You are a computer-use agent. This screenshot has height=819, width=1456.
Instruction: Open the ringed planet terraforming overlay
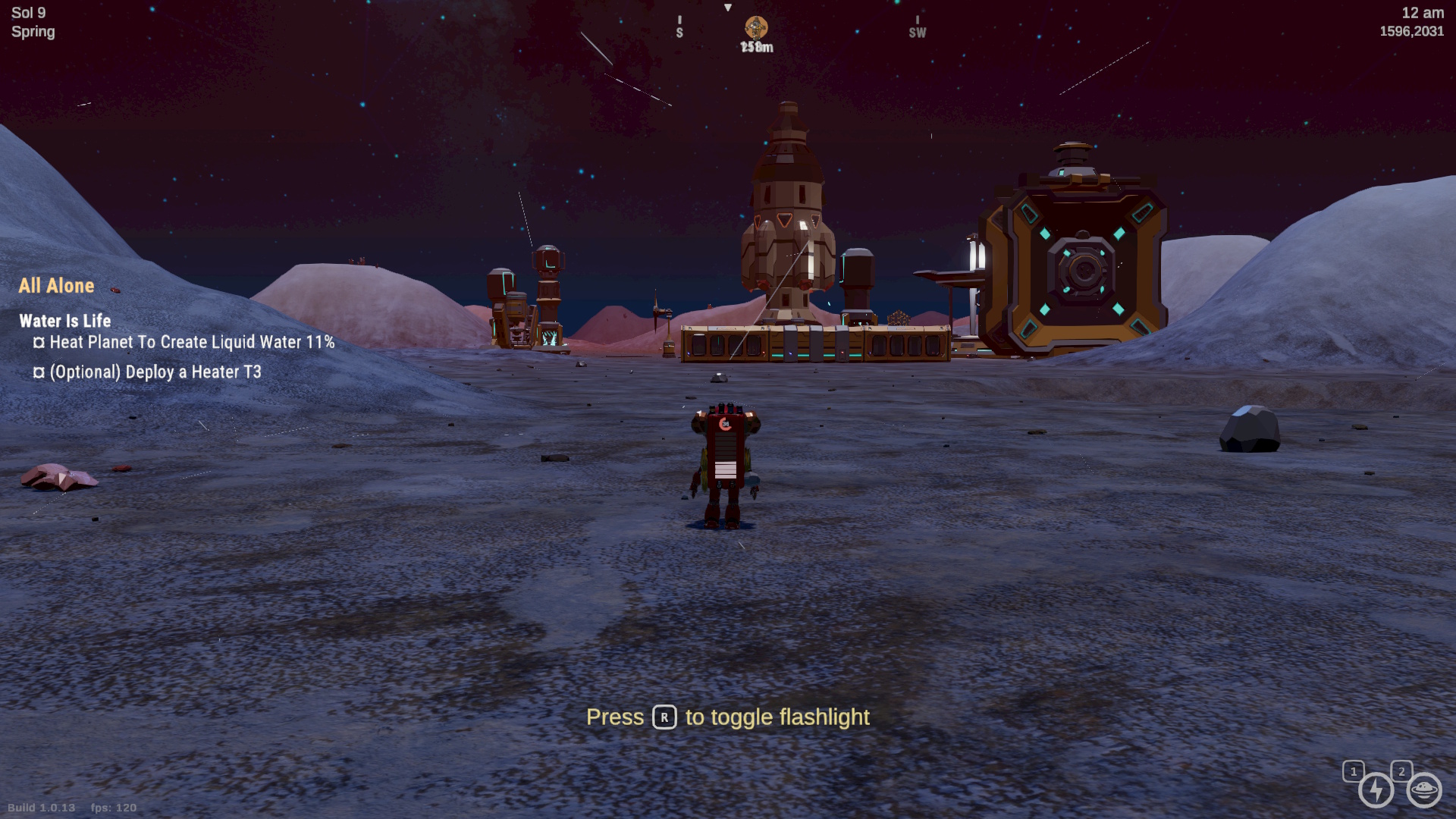(1423, 789)
